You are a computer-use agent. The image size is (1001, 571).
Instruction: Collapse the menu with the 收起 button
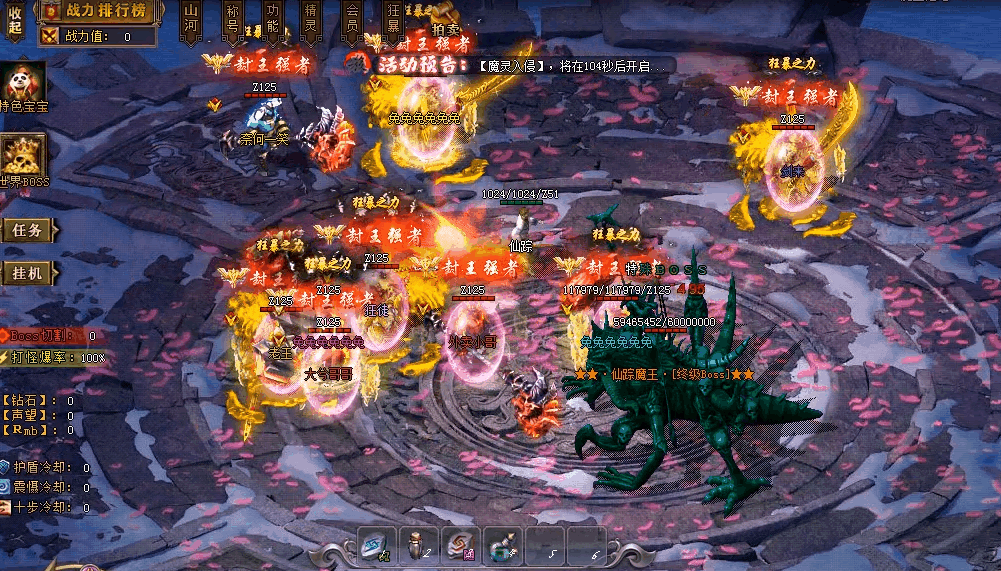(14, 20)
